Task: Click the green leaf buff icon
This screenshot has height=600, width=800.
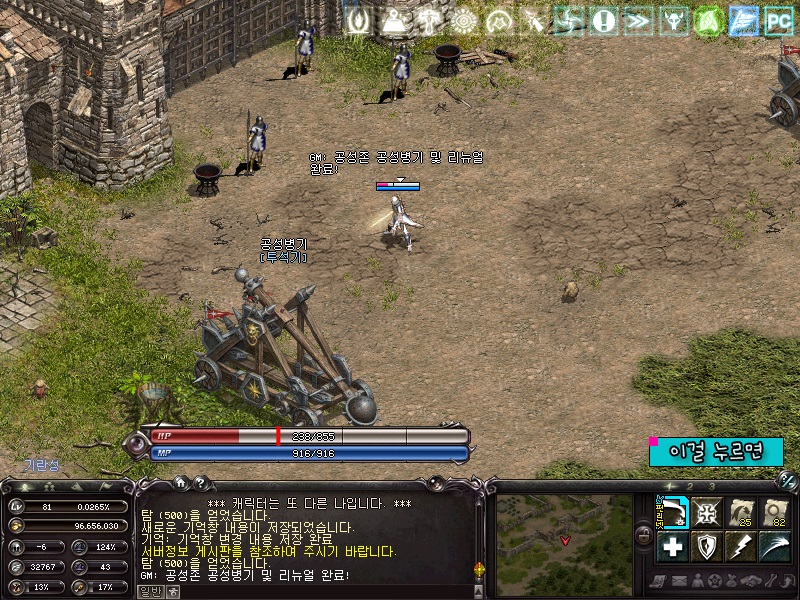Action: coord(708,20)
